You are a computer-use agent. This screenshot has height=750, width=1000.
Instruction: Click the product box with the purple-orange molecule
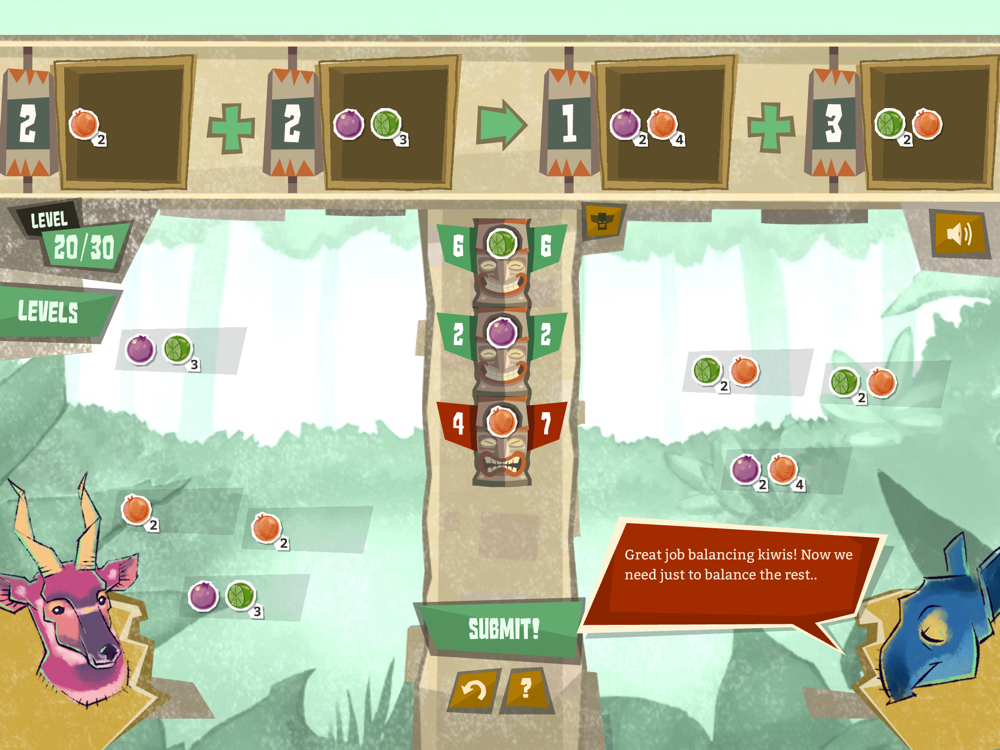pos(663,124)
